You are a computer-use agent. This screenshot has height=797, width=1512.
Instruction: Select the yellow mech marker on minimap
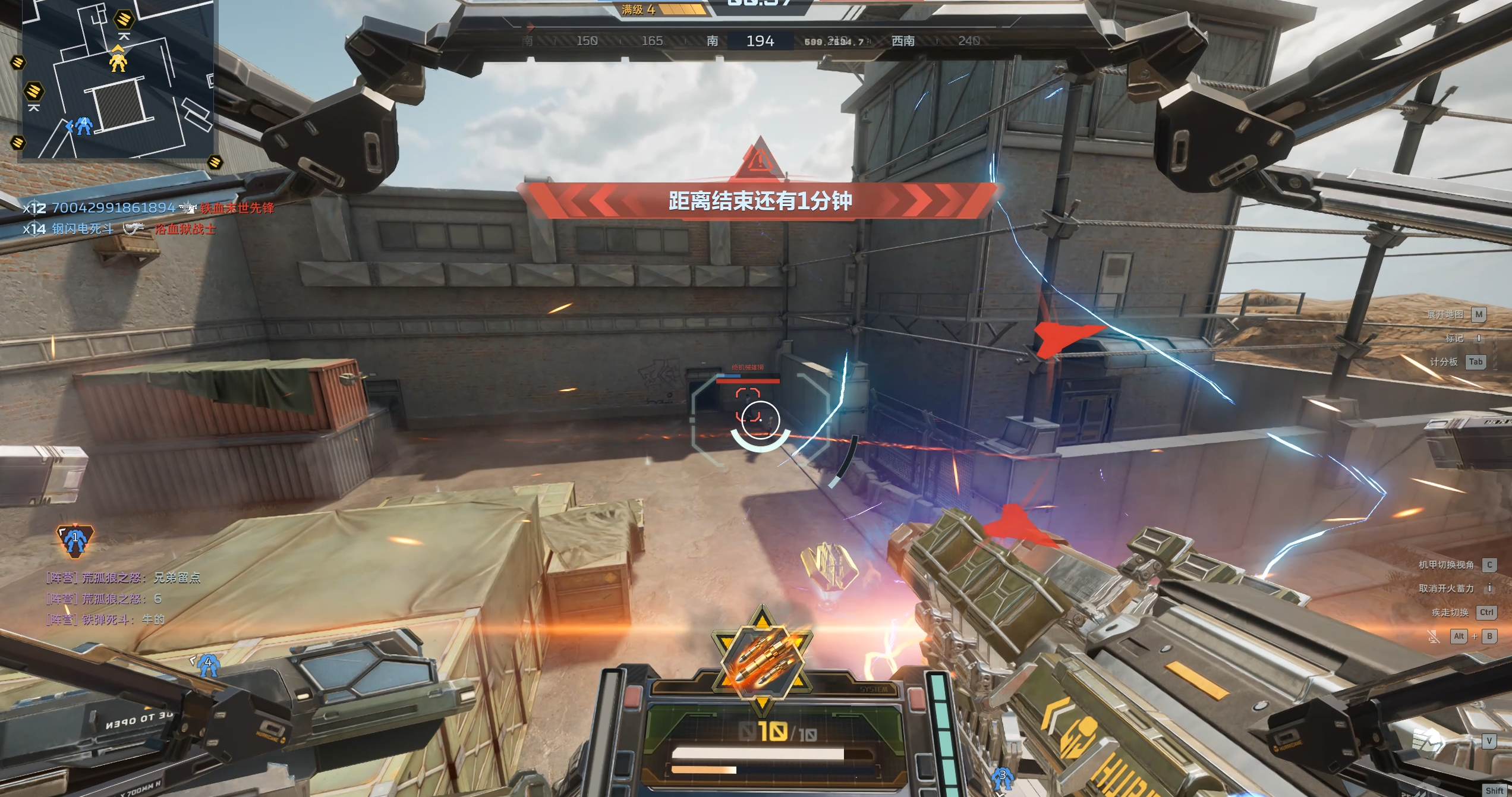coord(118,61)
